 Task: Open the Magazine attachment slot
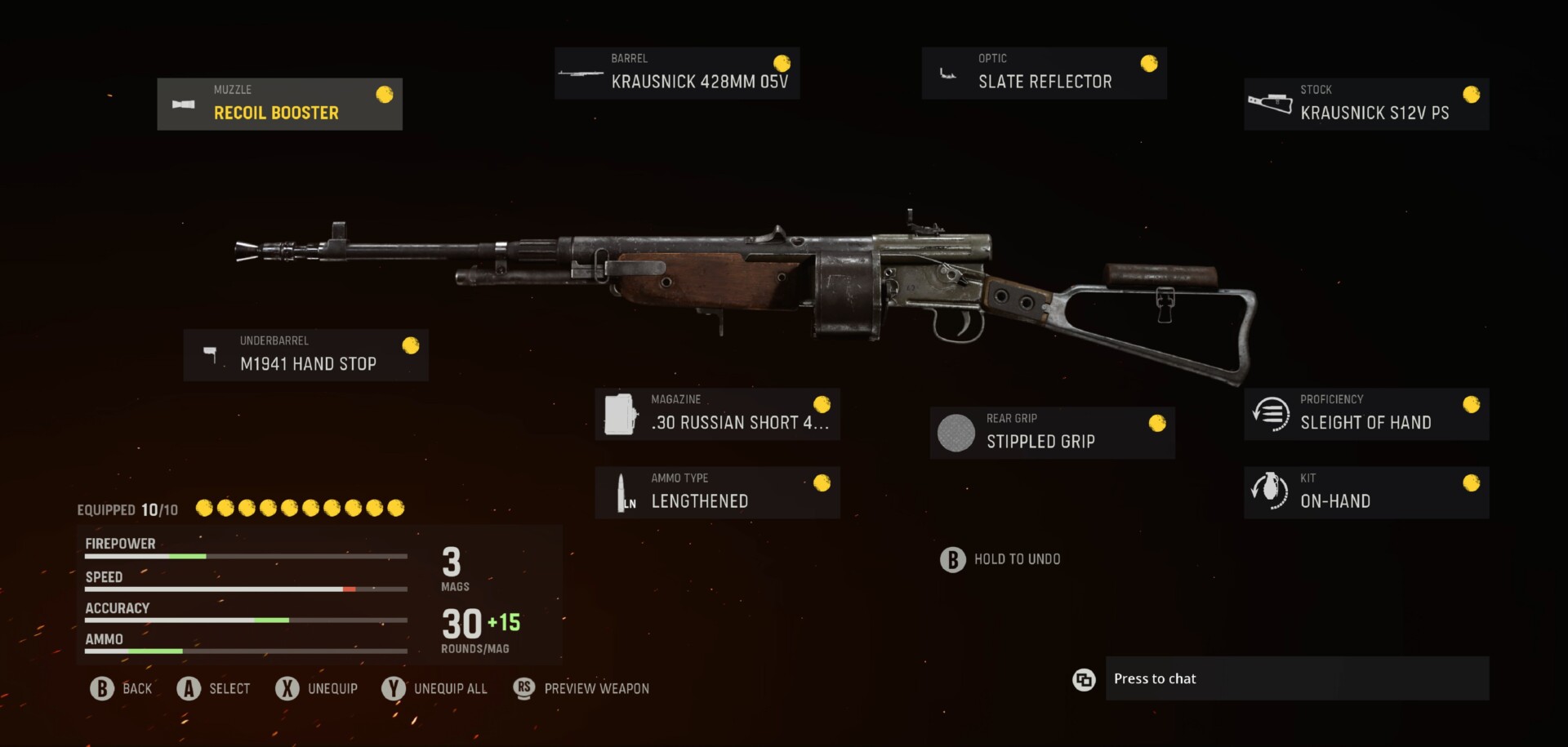click(x=717, y=414)
